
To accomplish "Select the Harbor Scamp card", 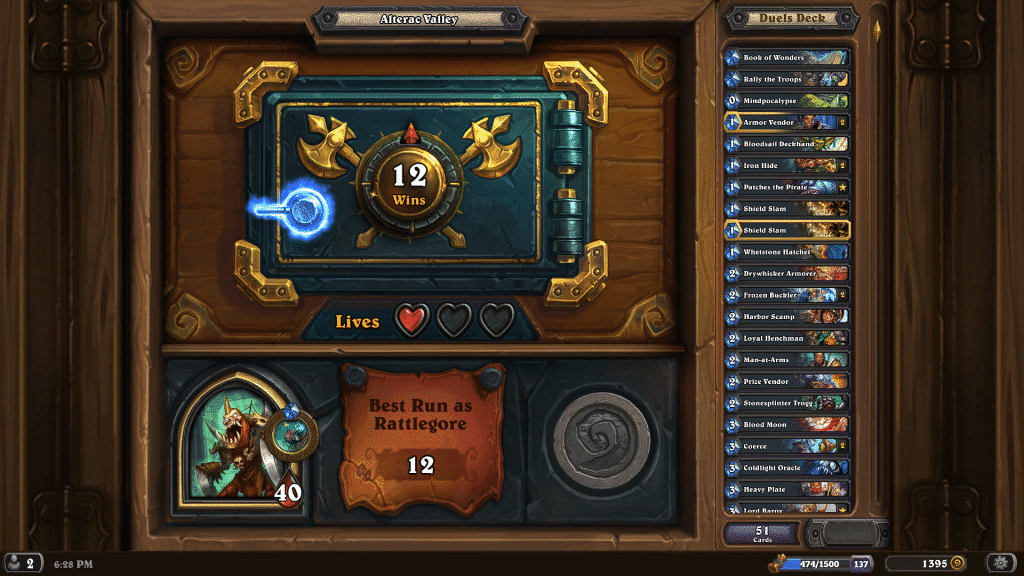I will pos(787,317).
